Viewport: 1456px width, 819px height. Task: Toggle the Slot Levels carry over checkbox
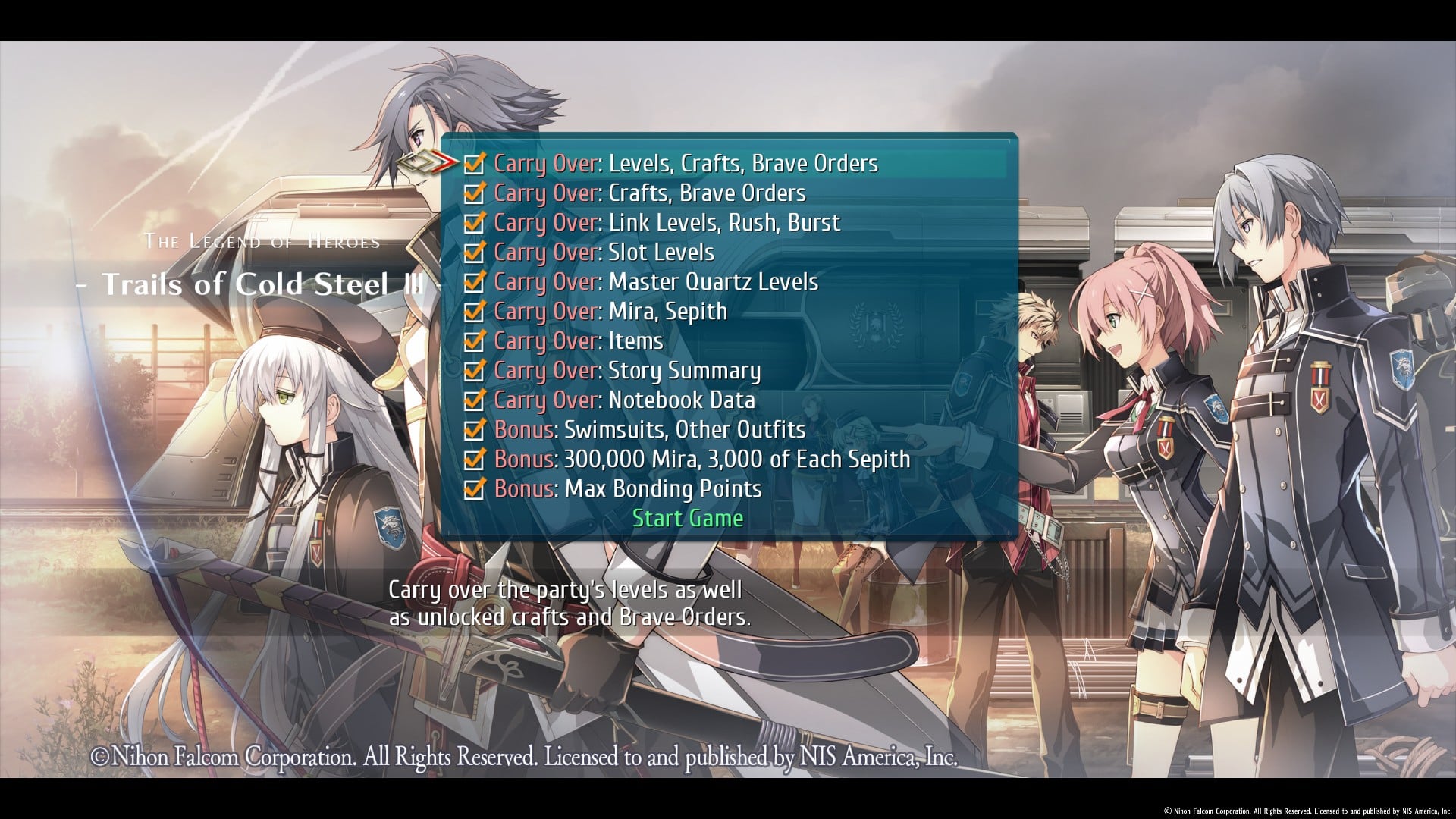pyautogui.click(x=474, y=253)
